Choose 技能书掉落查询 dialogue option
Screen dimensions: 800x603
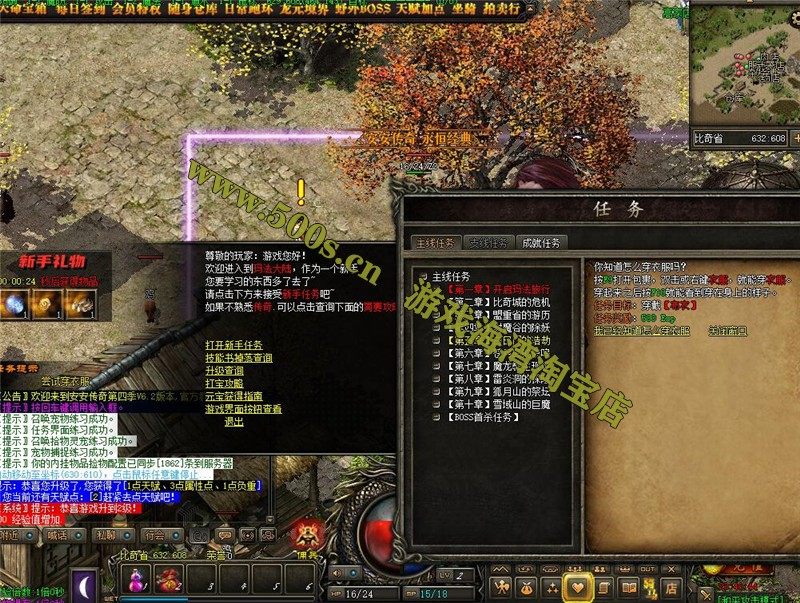238,357
